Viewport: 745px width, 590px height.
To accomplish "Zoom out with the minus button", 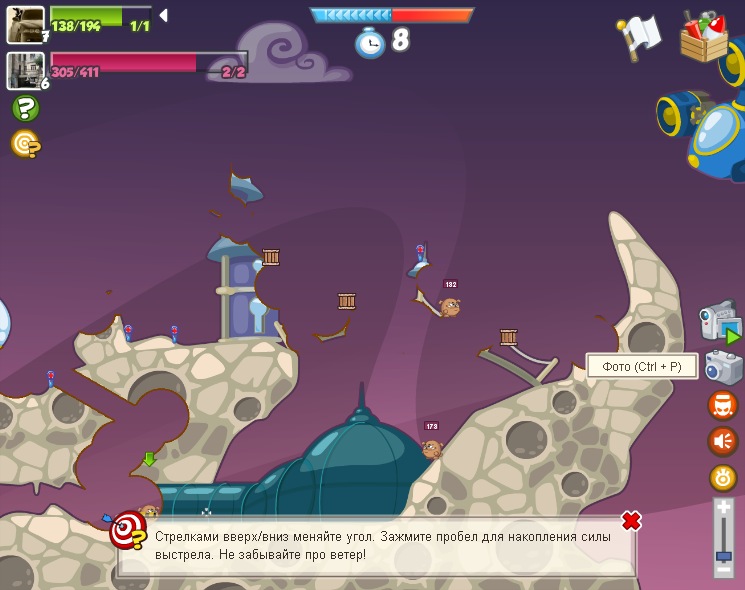I will point(723,569).
